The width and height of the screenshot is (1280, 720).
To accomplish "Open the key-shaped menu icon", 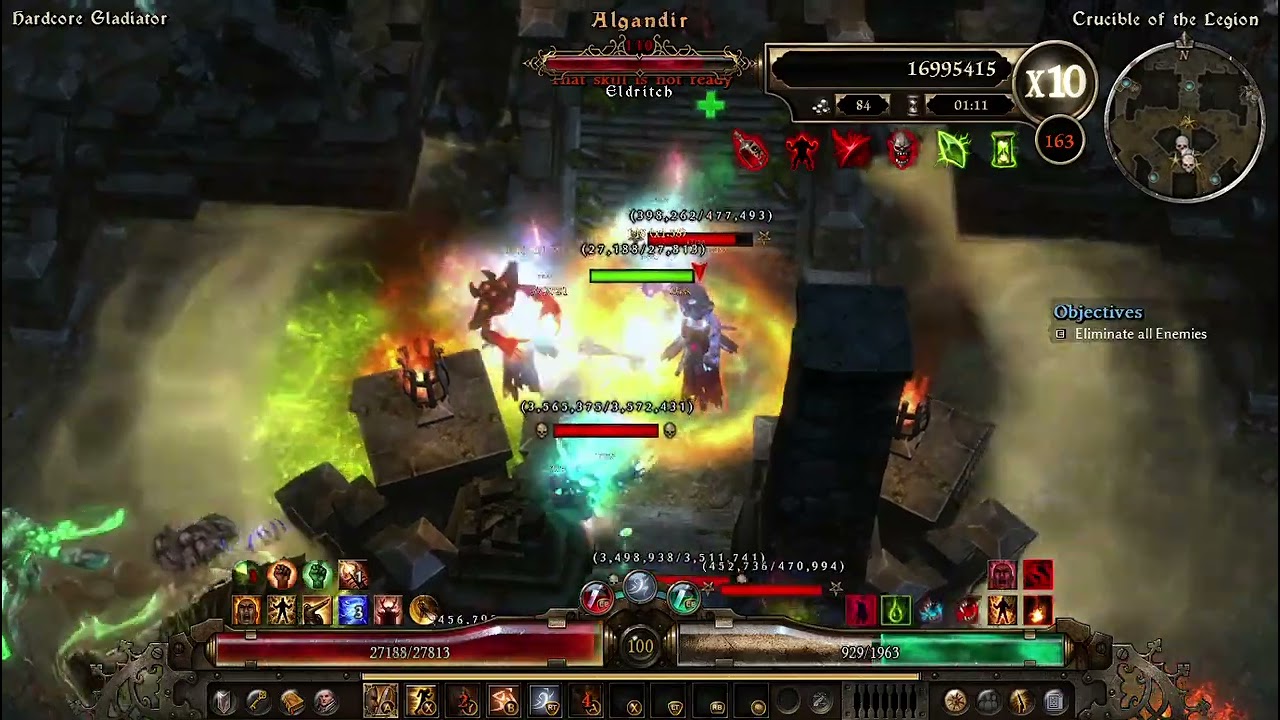I will click(x=258, y=702).
